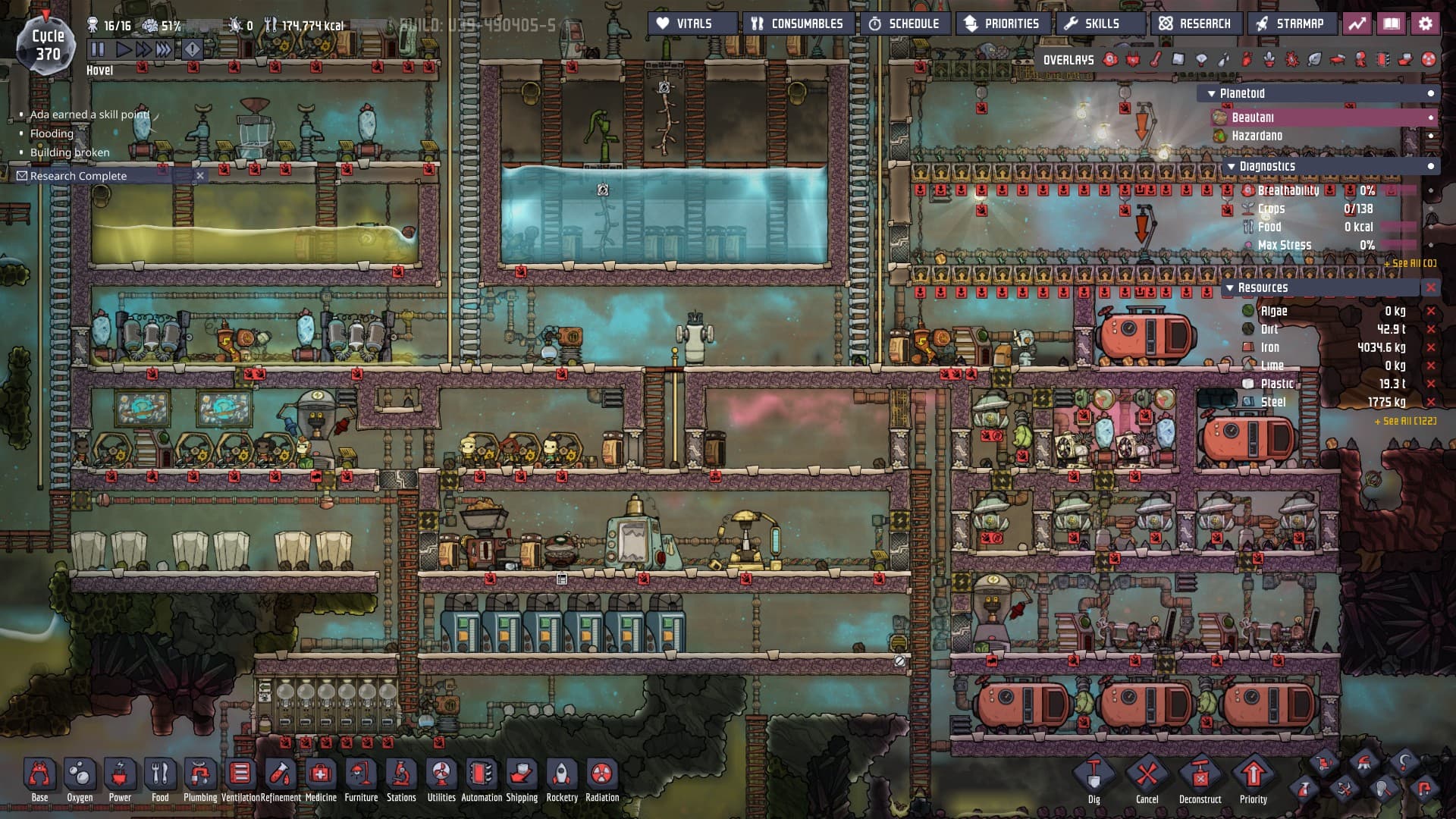Open the Power build category

coord(120,775)
